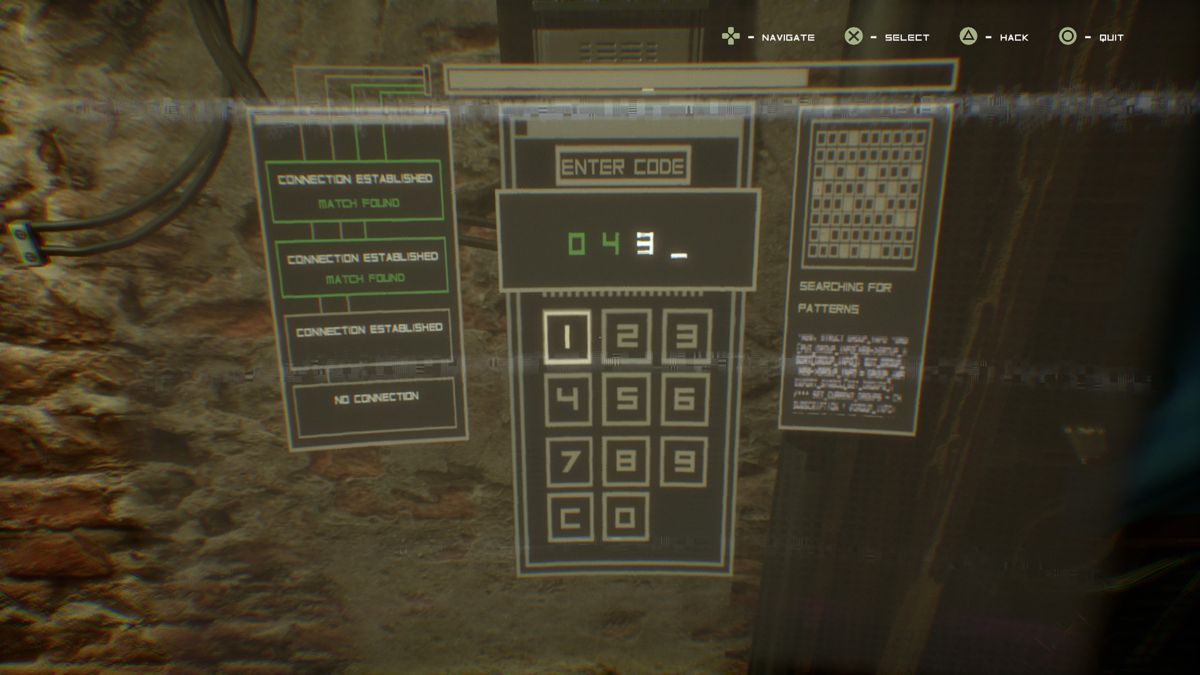This screenshot has height=675, width=1200.
Task: Choose the number 8 key
Action: coord(626,460)
